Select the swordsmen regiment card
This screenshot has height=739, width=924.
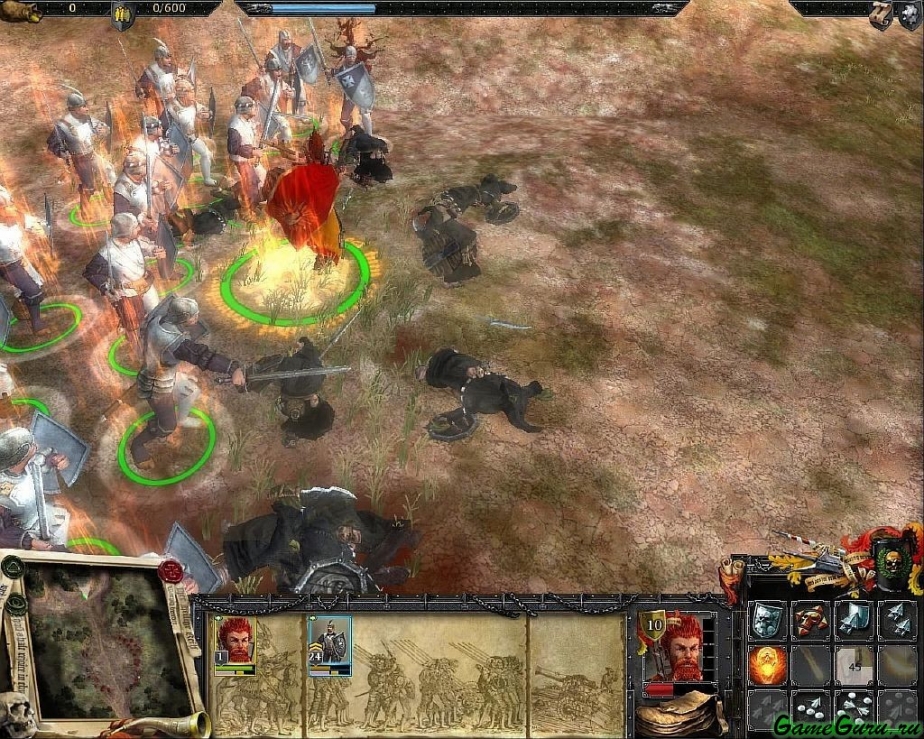tap(329, 645)
